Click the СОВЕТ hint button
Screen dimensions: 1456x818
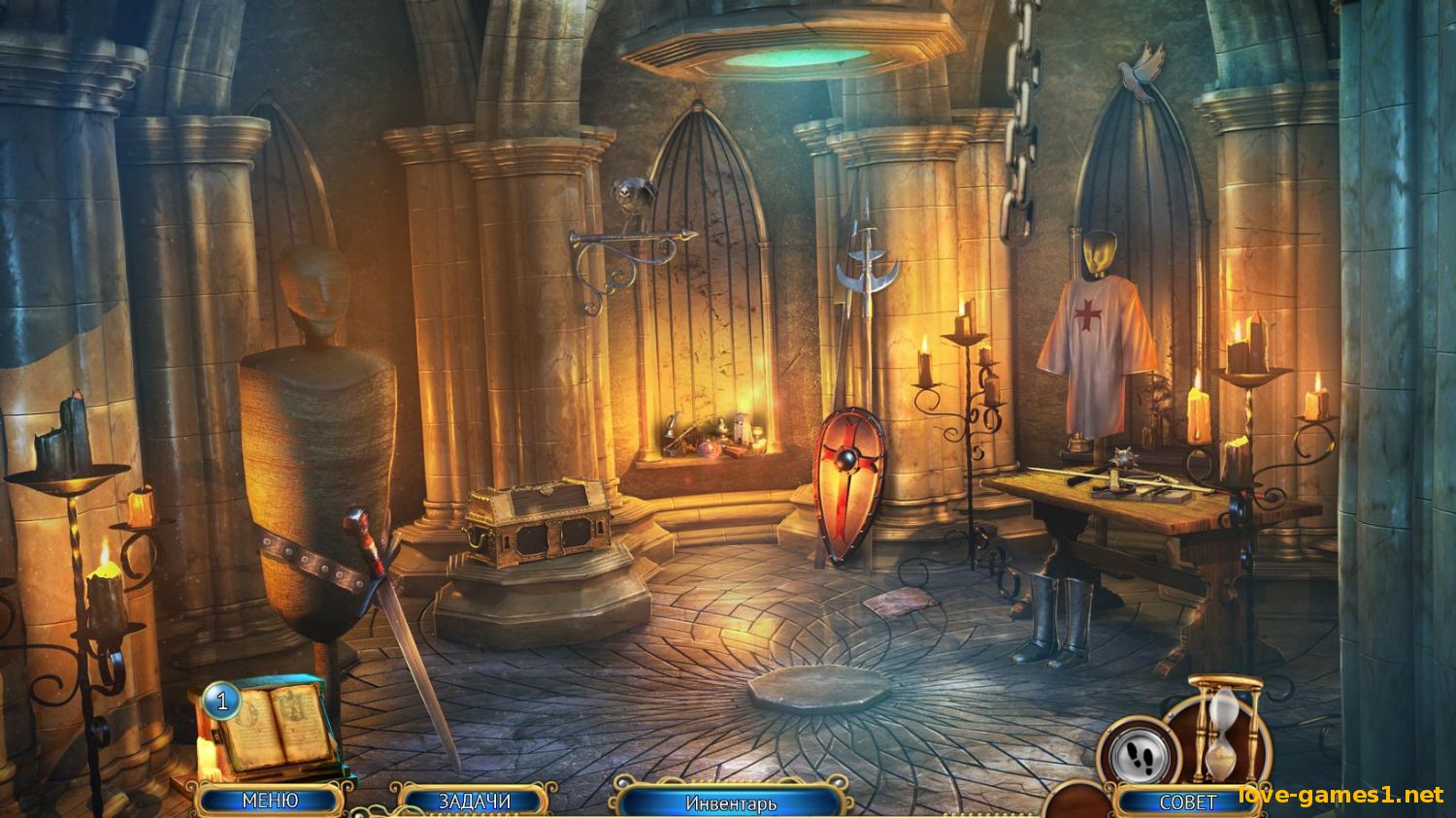tap(1187, 802)
